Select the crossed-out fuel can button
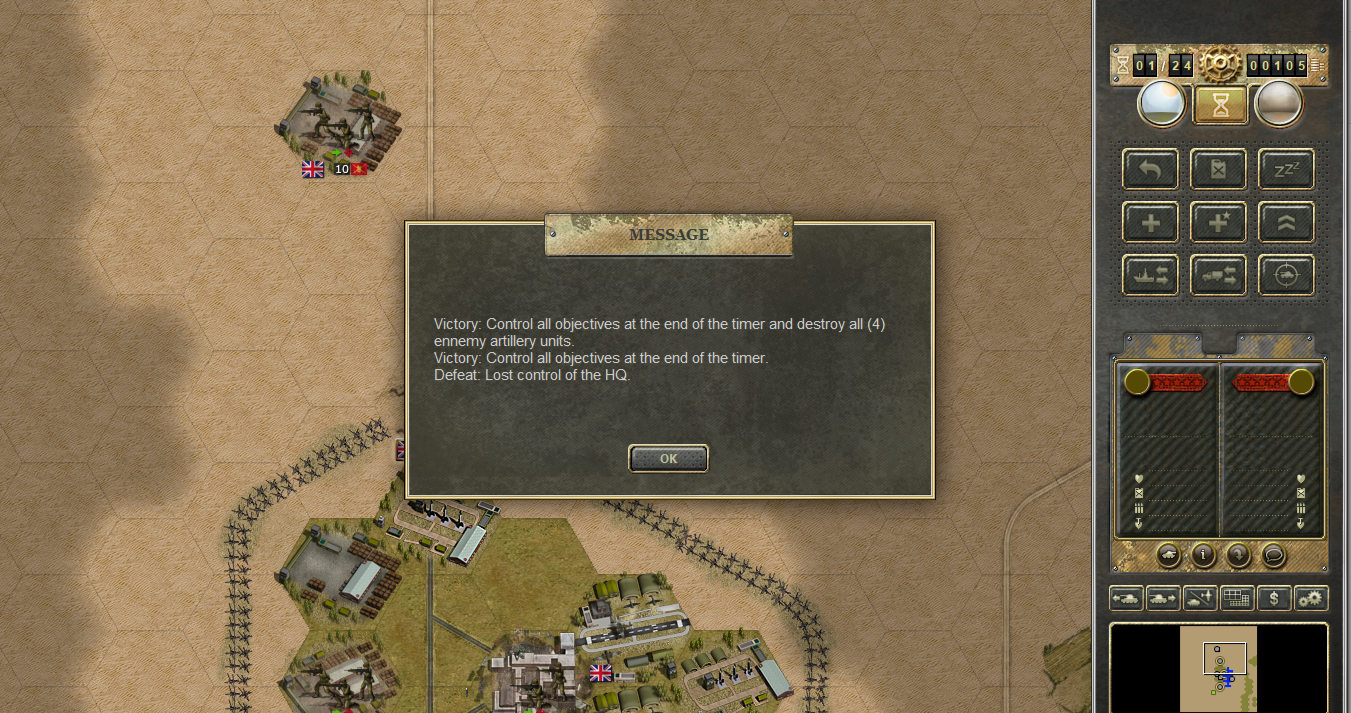Image resolution: width=1351 pixels, height=713 pixels. coord(1218,169)
